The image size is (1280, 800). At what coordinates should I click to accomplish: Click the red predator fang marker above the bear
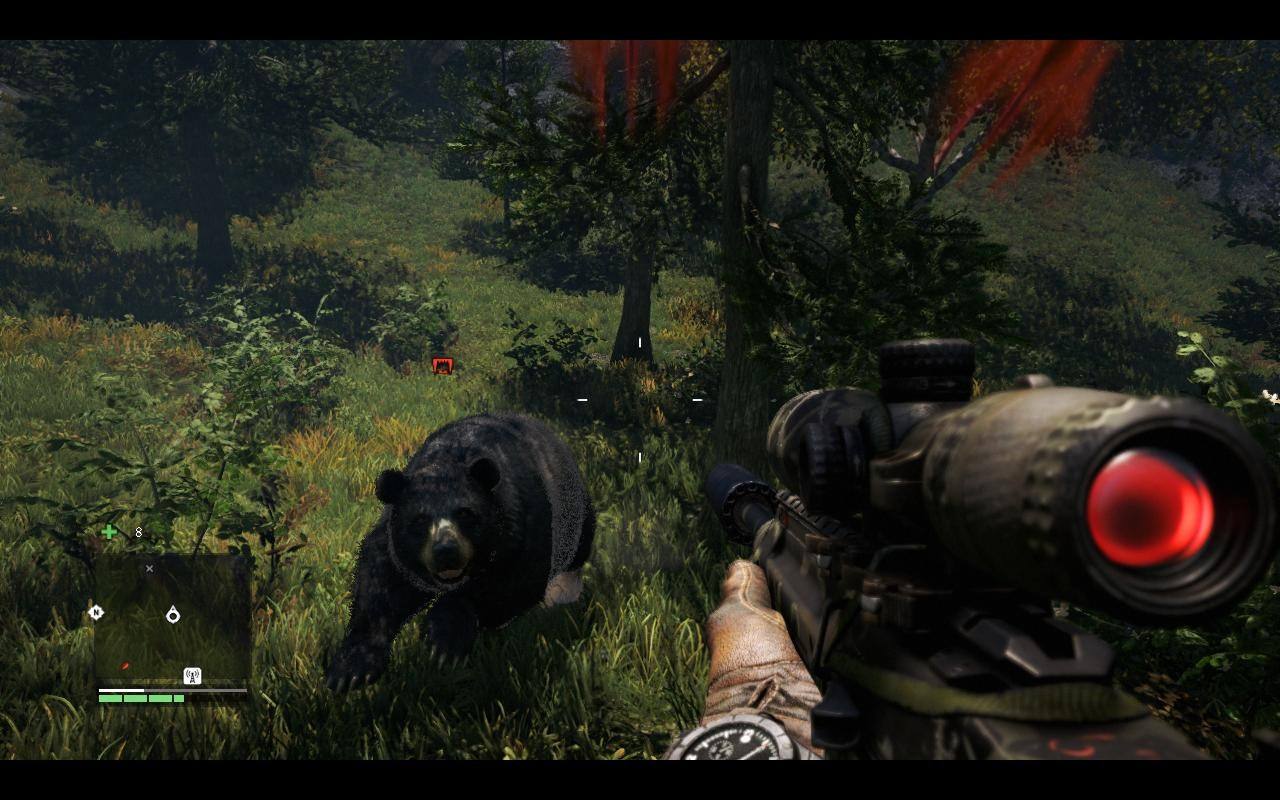pos(443,366)
